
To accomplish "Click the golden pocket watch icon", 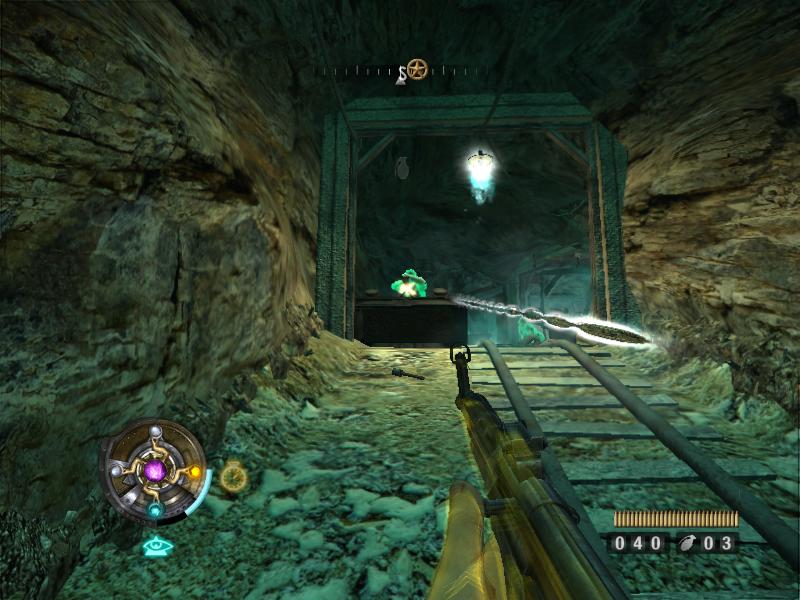I will [234, 477].
